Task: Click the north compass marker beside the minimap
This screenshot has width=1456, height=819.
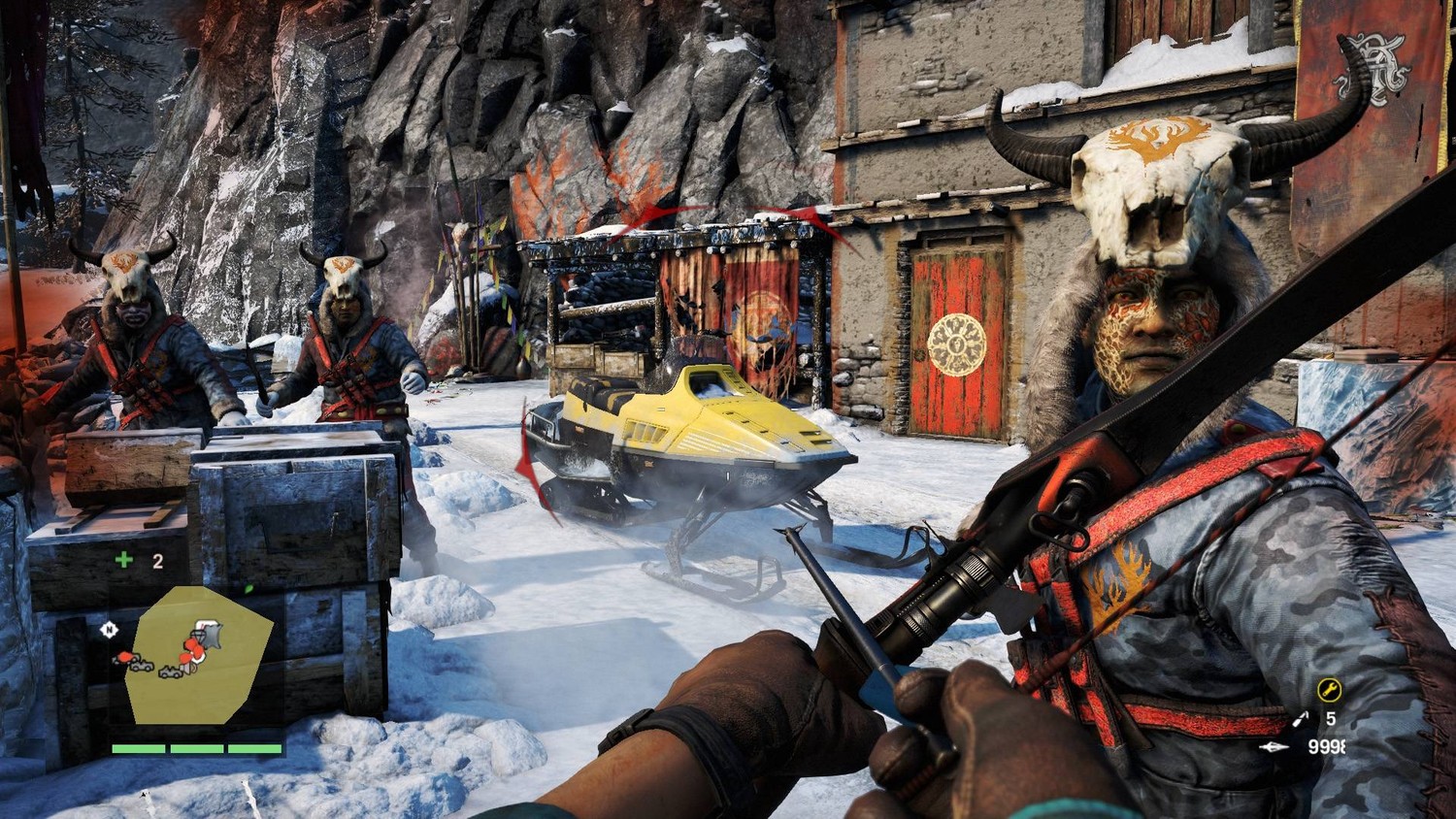Action: click(109, 630)
